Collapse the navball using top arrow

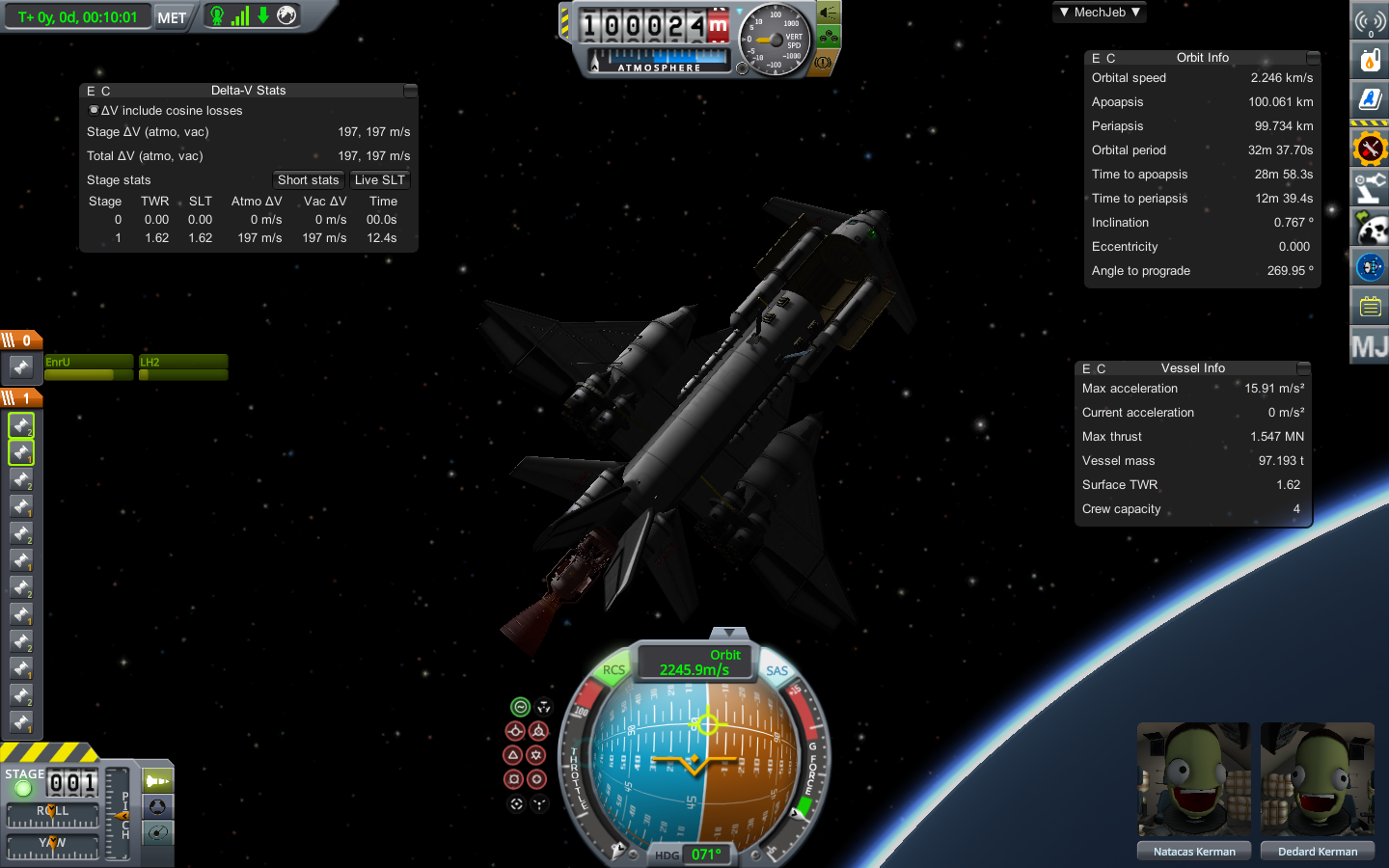729,633
